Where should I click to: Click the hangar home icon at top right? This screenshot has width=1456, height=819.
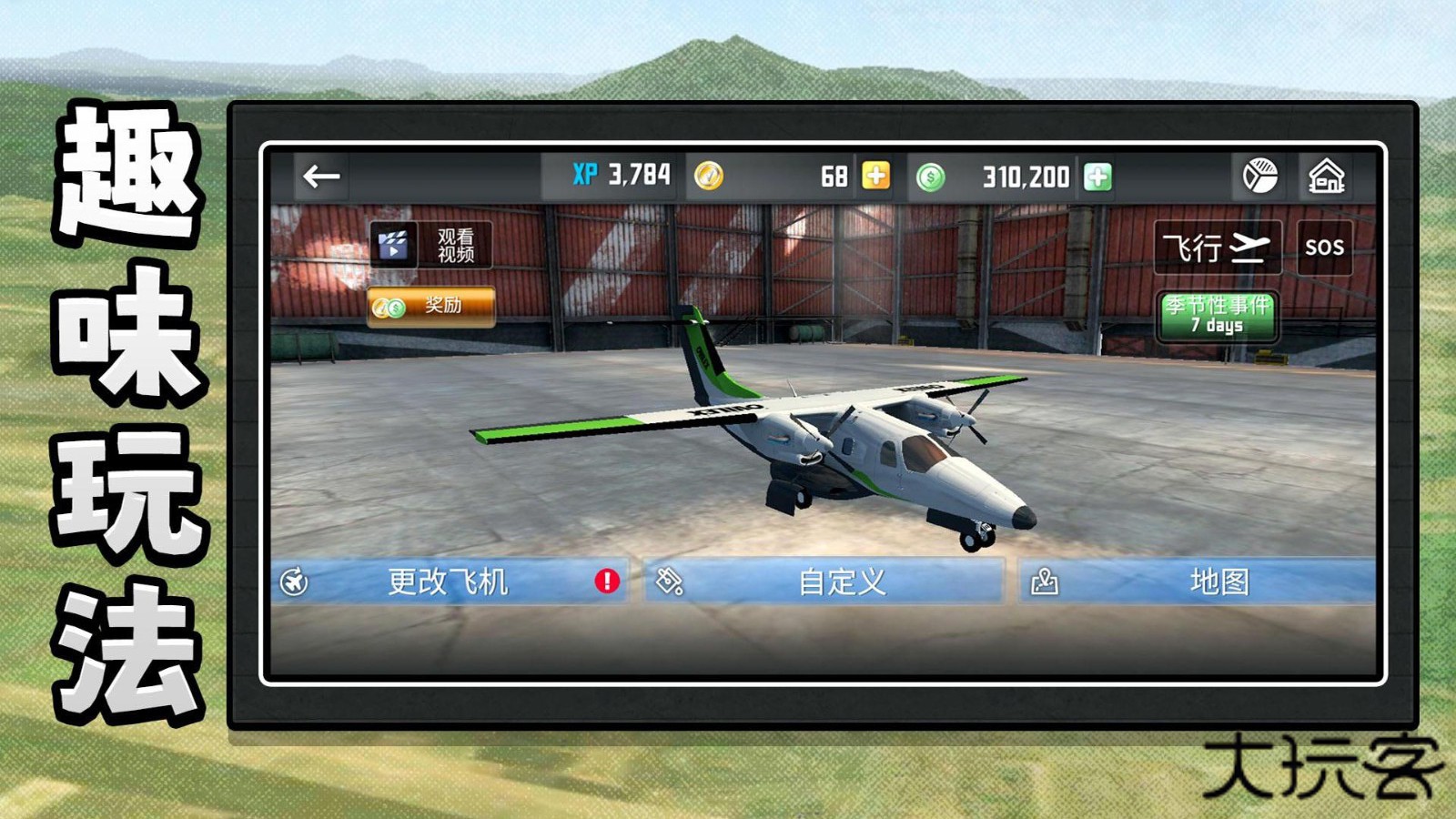point(1328,175)
